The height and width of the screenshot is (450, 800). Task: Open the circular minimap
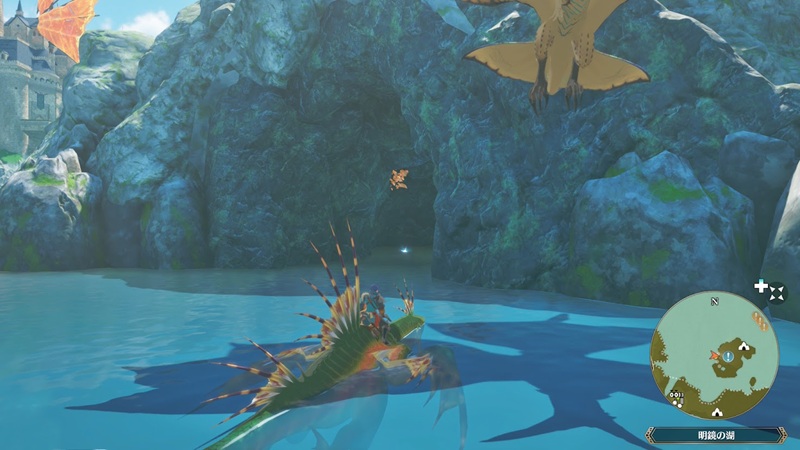714,355
